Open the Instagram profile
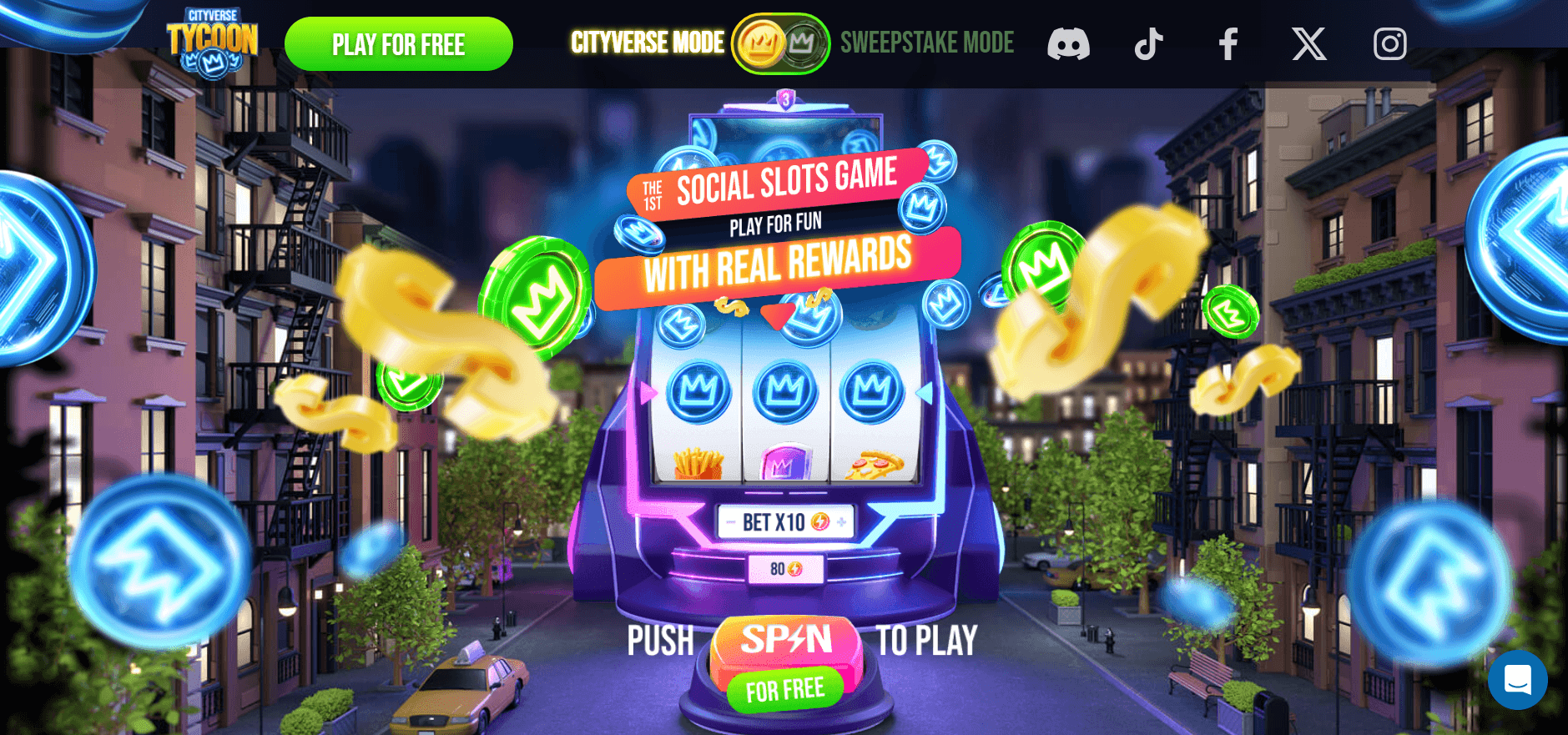 pos(1389,44)
